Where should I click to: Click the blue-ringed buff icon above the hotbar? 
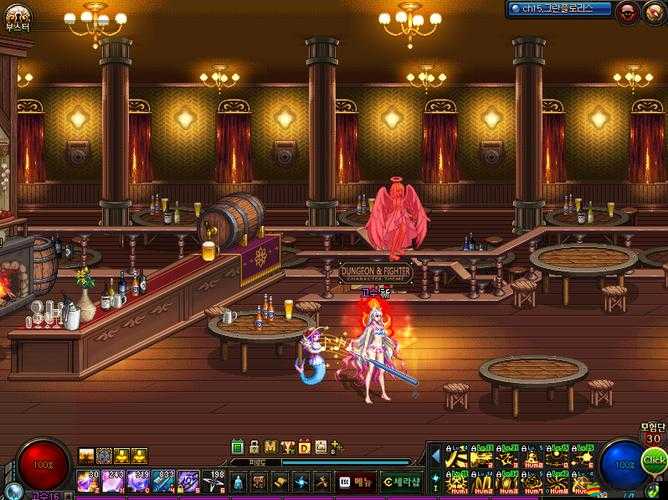(x=103, y=456)
